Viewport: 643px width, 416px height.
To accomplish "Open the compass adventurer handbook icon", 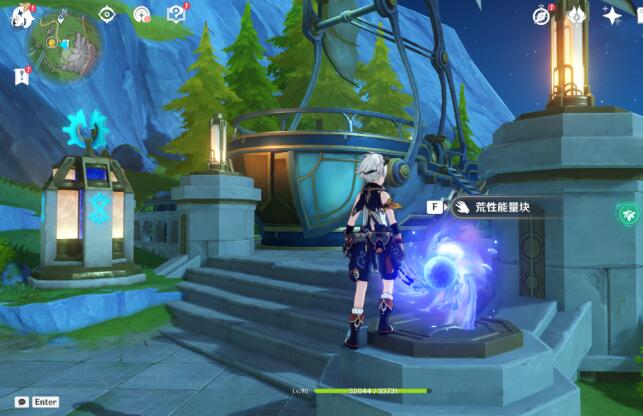I will (542, 16).
